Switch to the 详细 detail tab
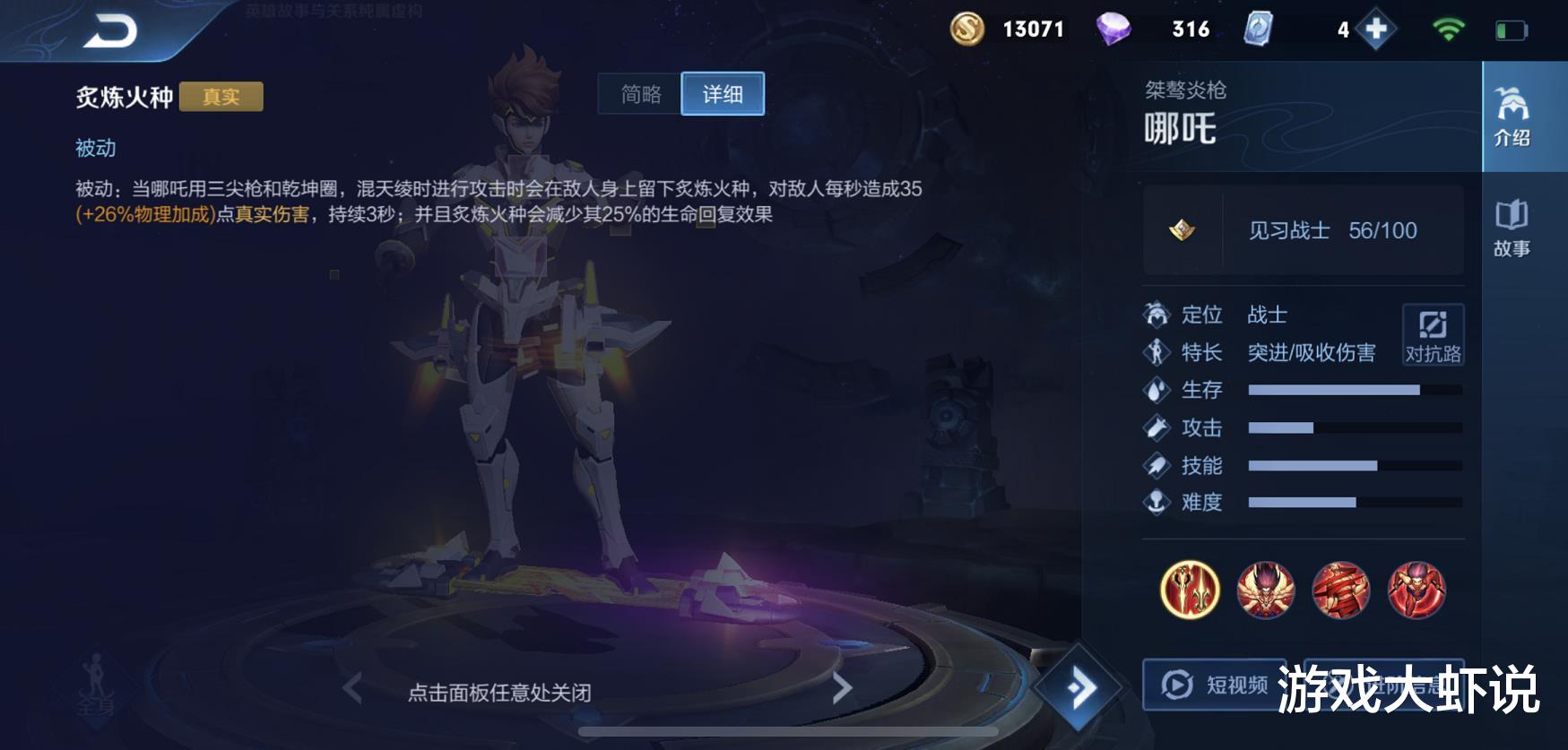Screen dimensions: 1568x750 [x=723, y=94]
